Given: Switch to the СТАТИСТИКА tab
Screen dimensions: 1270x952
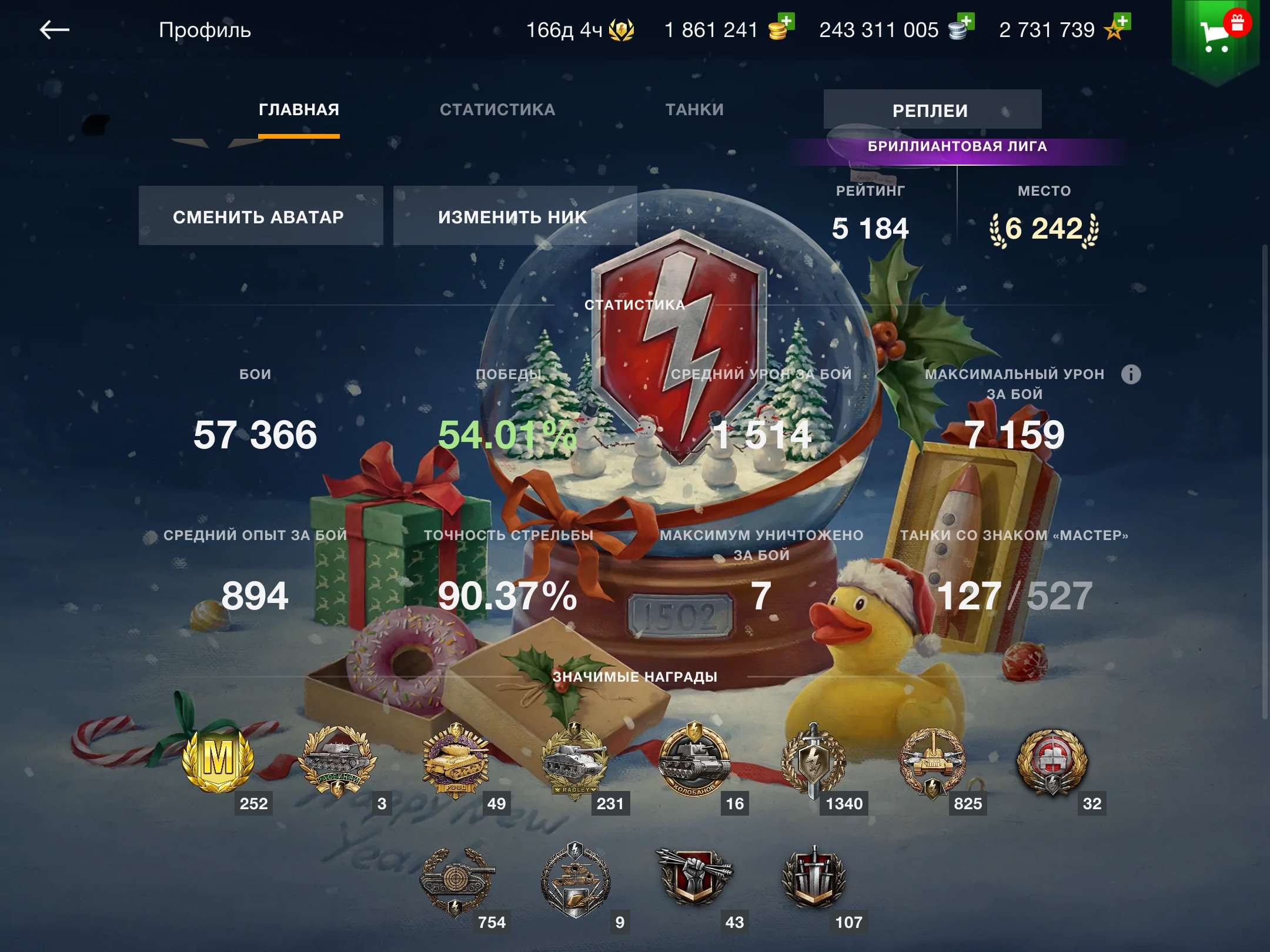Looking at the screenshot, I should [497, 109].
